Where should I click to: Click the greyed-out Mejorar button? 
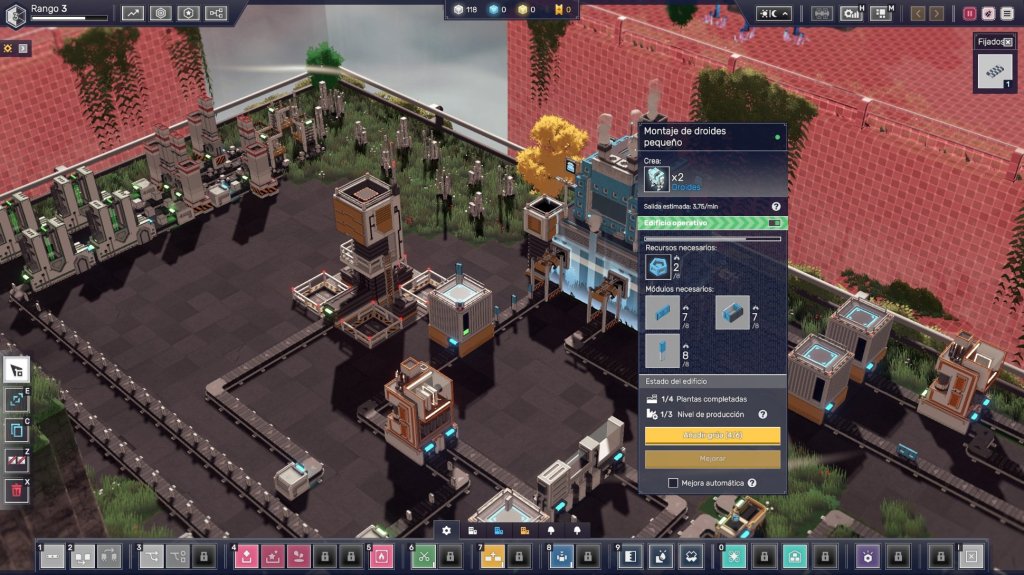[x=712, y=459]
